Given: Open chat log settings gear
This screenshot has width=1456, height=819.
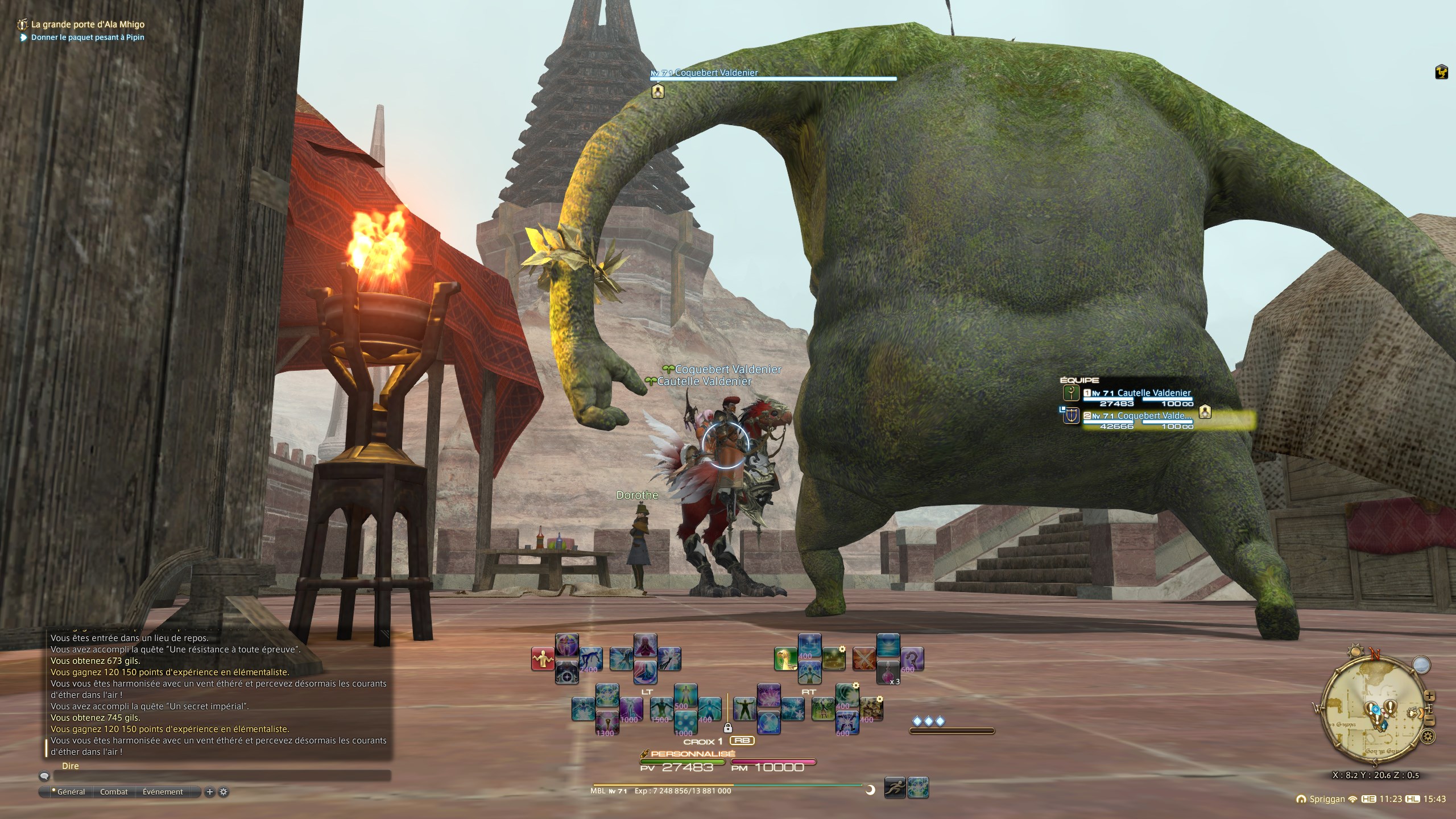Looking at the screenshot, I should pos(224,792).
